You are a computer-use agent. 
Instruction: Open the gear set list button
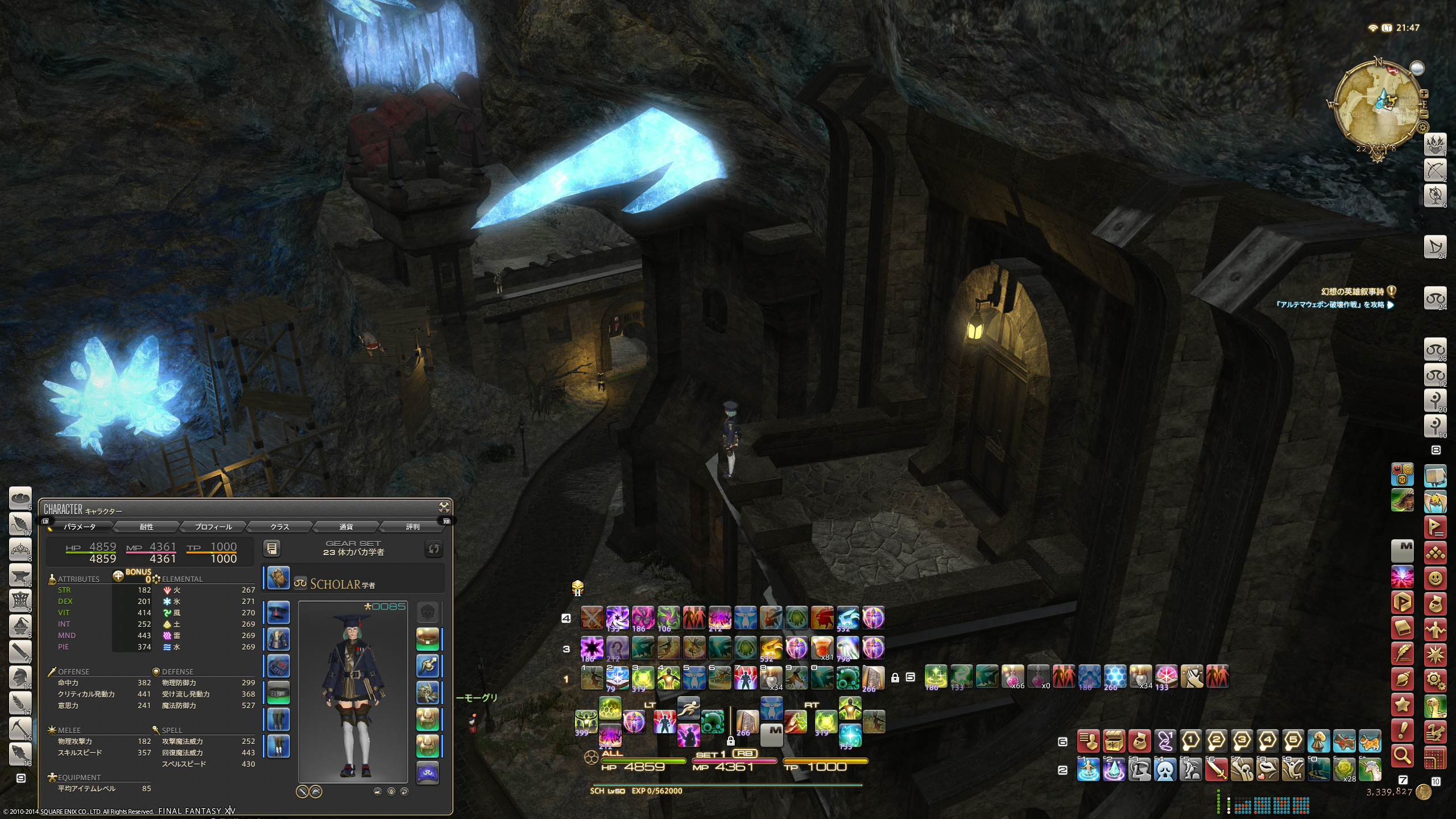(x=272, y=548)
